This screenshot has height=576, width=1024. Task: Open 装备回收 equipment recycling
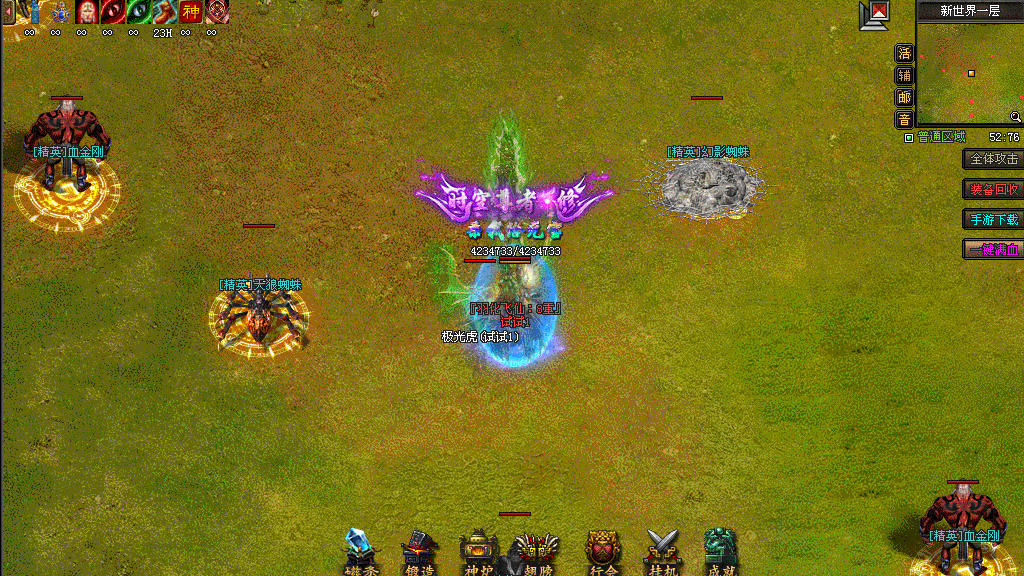[x=993, y=189]
